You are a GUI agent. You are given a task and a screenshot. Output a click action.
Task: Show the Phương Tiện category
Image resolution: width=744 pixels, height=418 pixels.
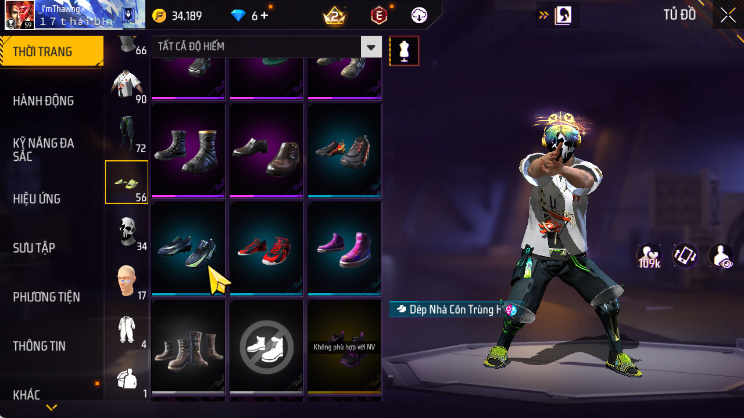[x=46, y=296]
